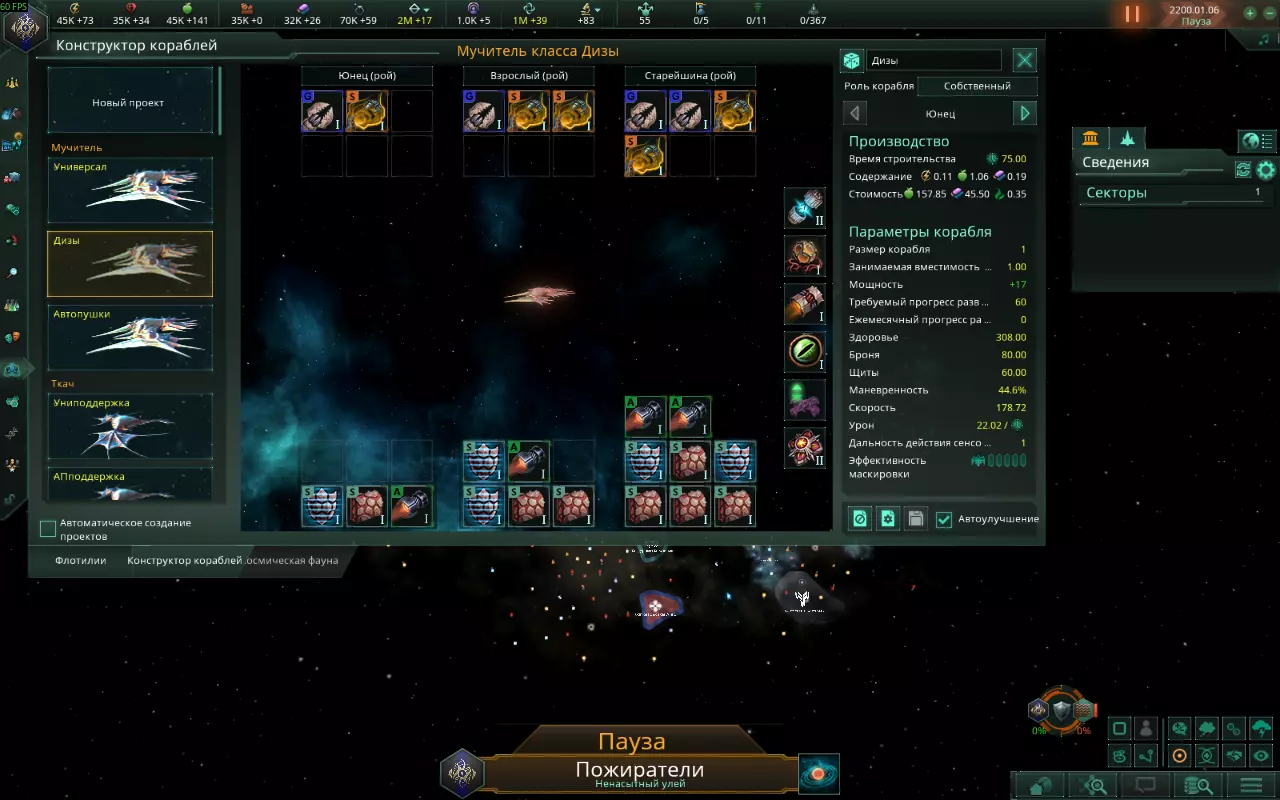Select the Универсал ship design
Image resolution: width=1280 pixels, height=800 pixels.
point(130,189)
